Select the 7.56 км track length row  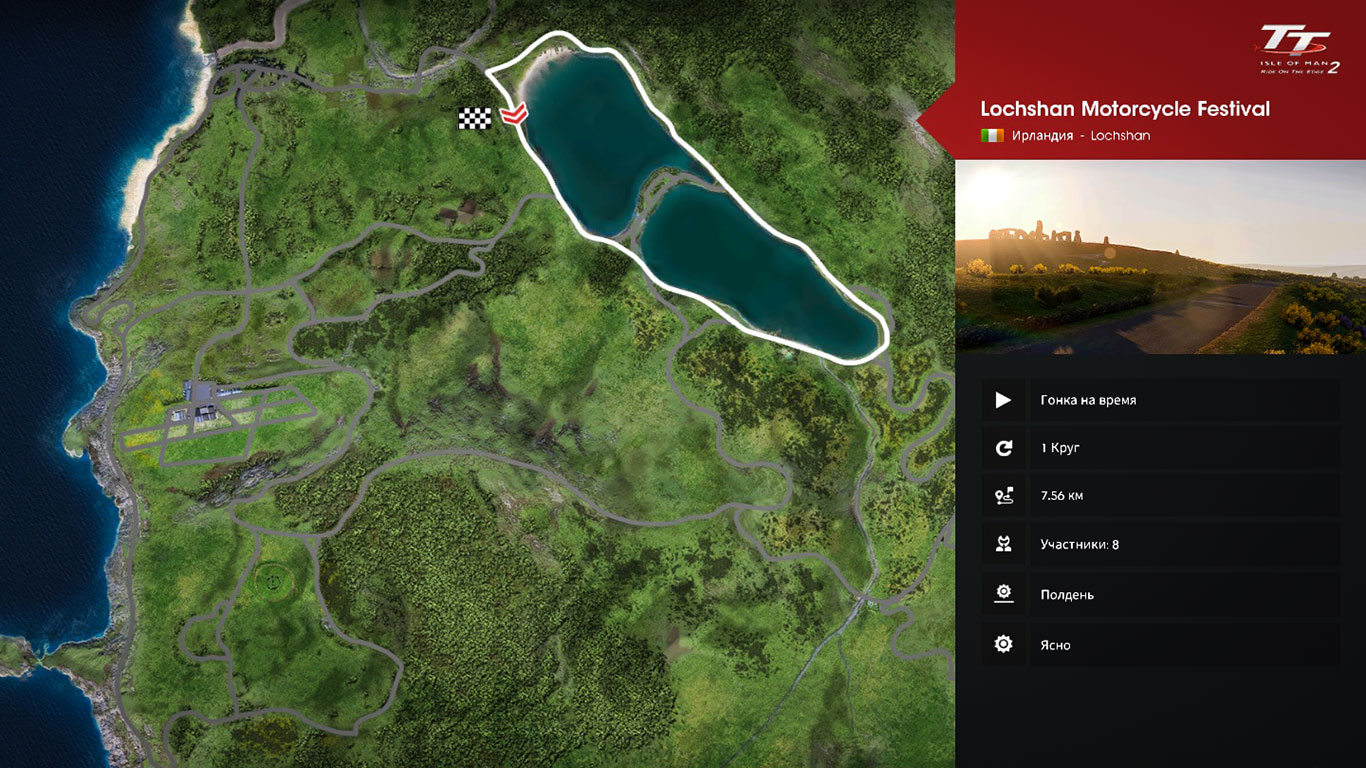point(1160,496)
